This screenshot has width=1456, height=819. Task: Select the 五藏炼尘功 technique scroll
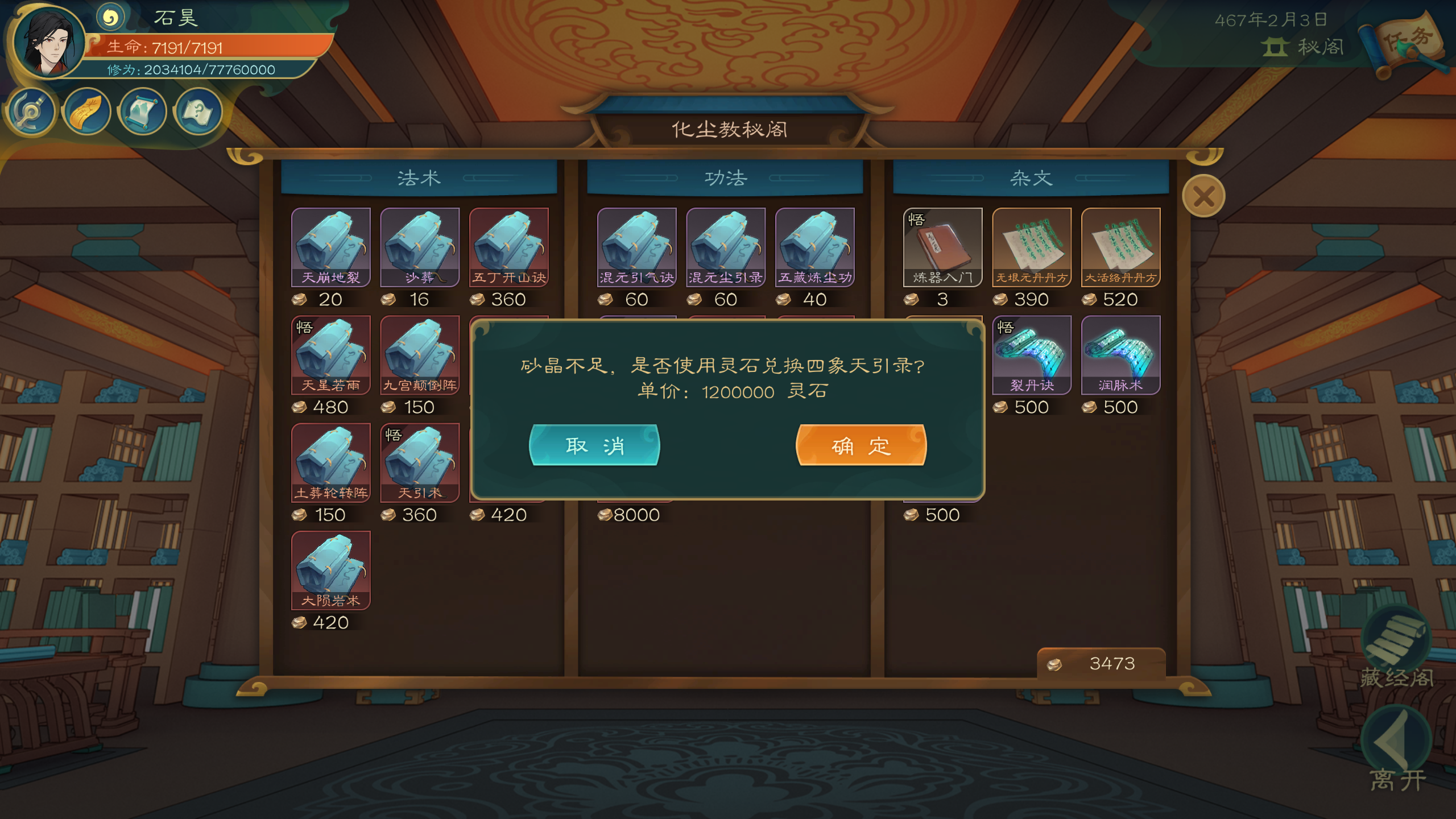[x=814, y=247]
